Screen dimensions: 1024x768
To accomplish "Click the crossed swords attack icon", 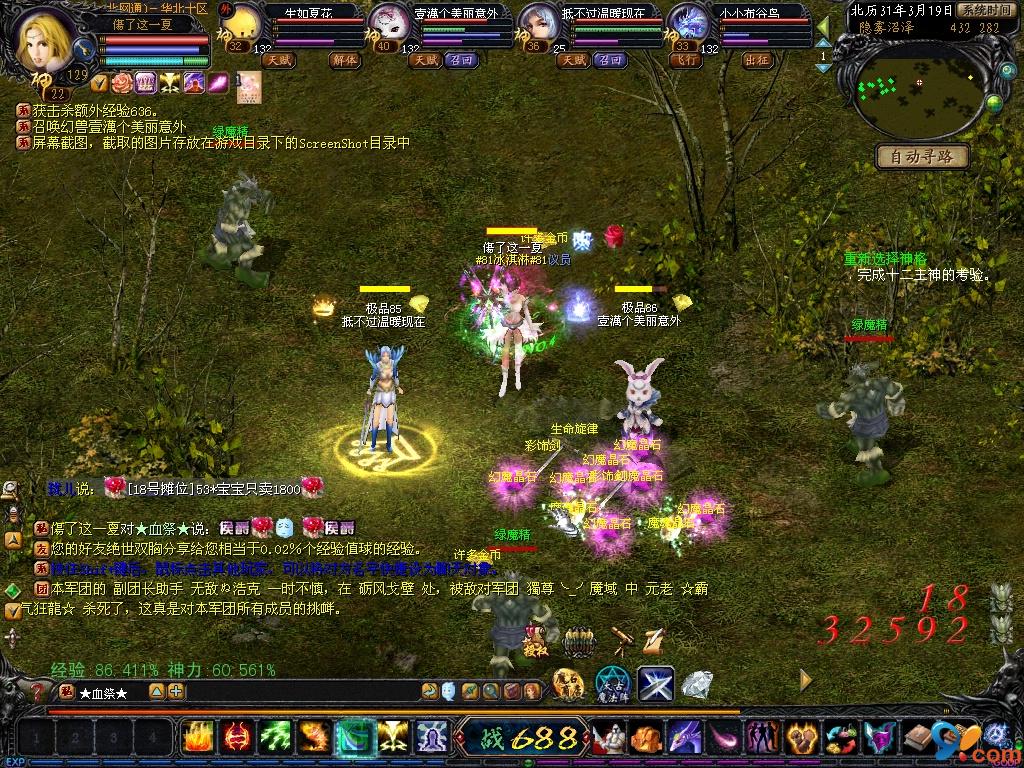I will pos(656,683).
